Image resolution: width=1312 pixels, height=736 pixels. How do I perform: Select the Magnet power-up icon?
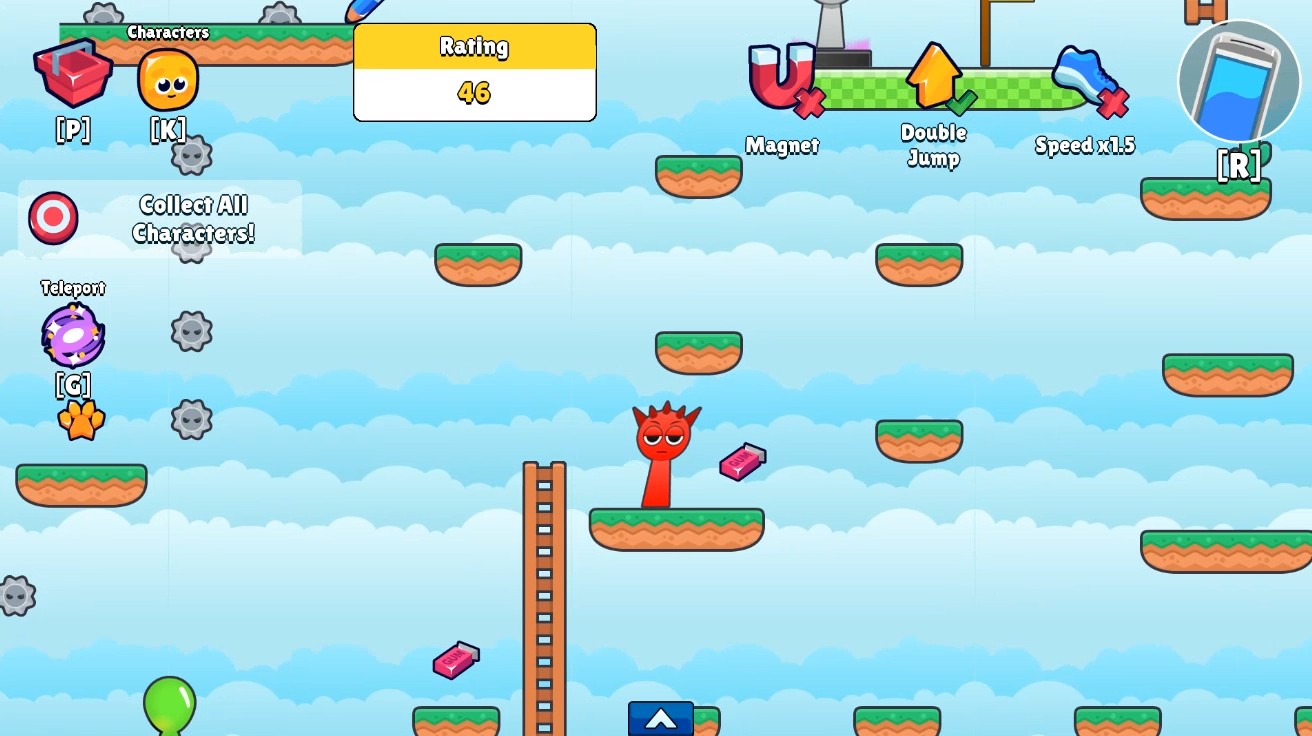[x=783, y=73]
